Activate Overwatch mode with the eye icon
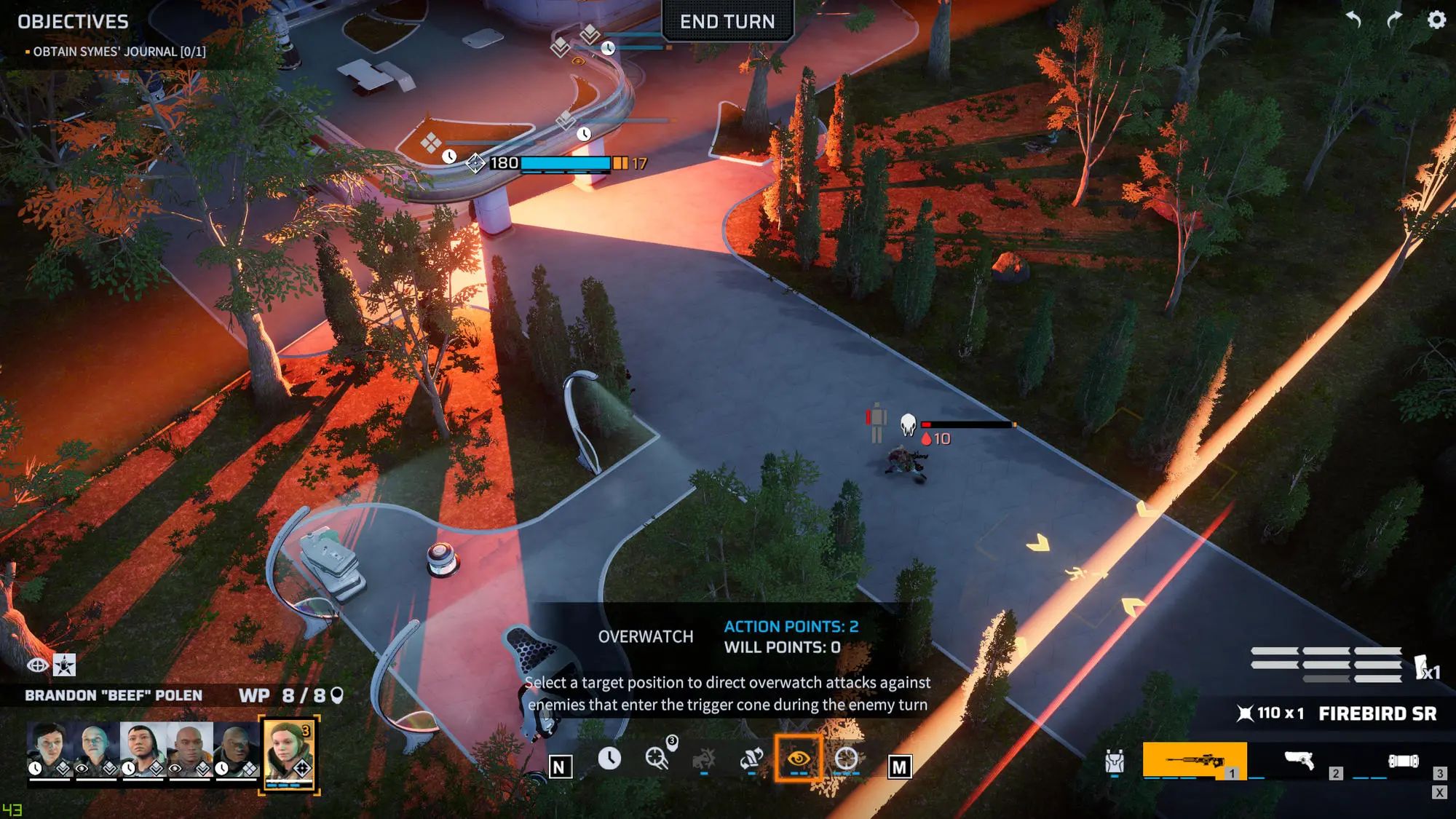Image resolution: width=1456 pixels, height=819 pixels. 798,759
